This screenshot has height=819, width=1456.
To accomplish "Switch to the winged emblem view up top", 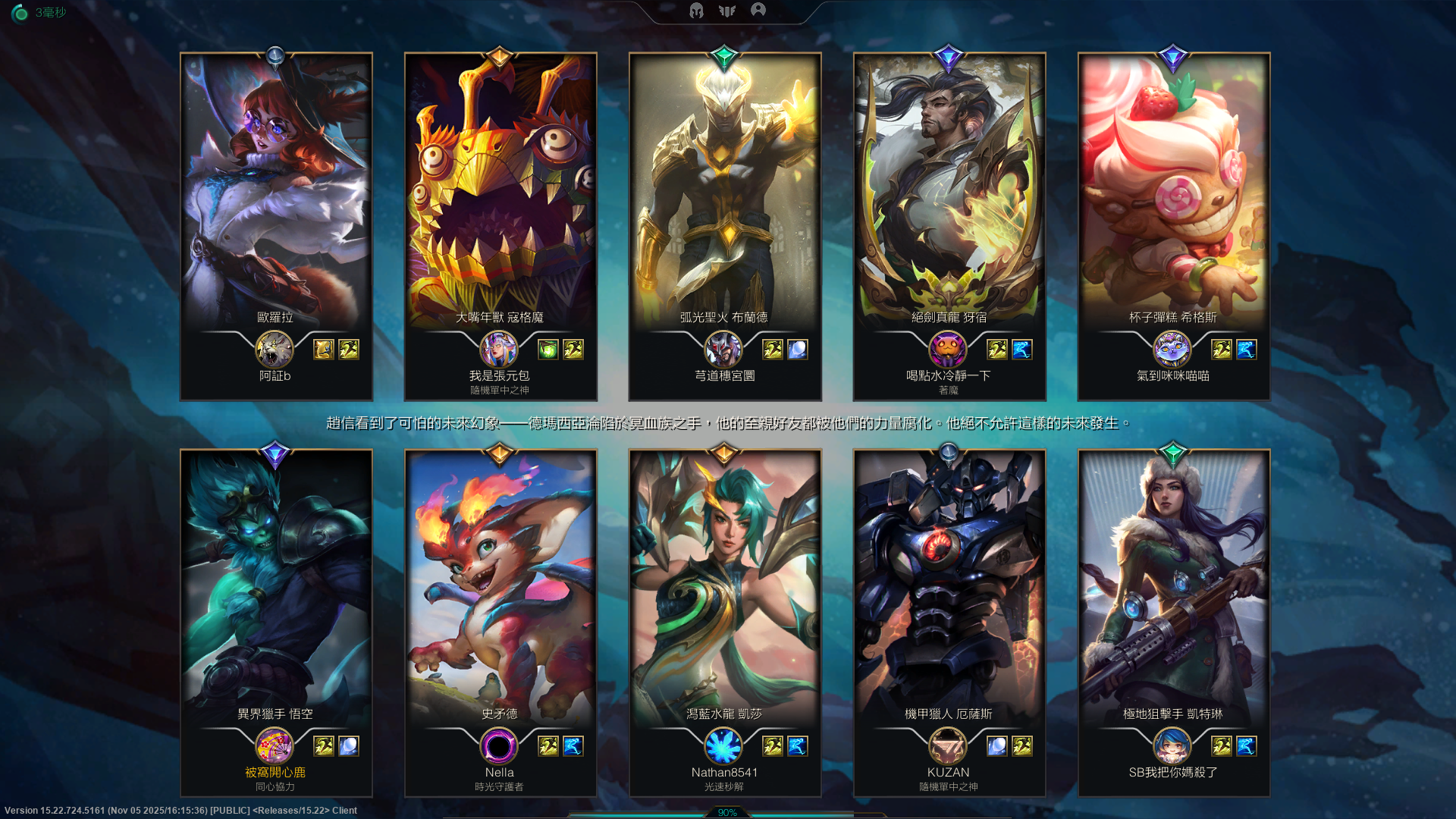I will [x=727, y=11].
